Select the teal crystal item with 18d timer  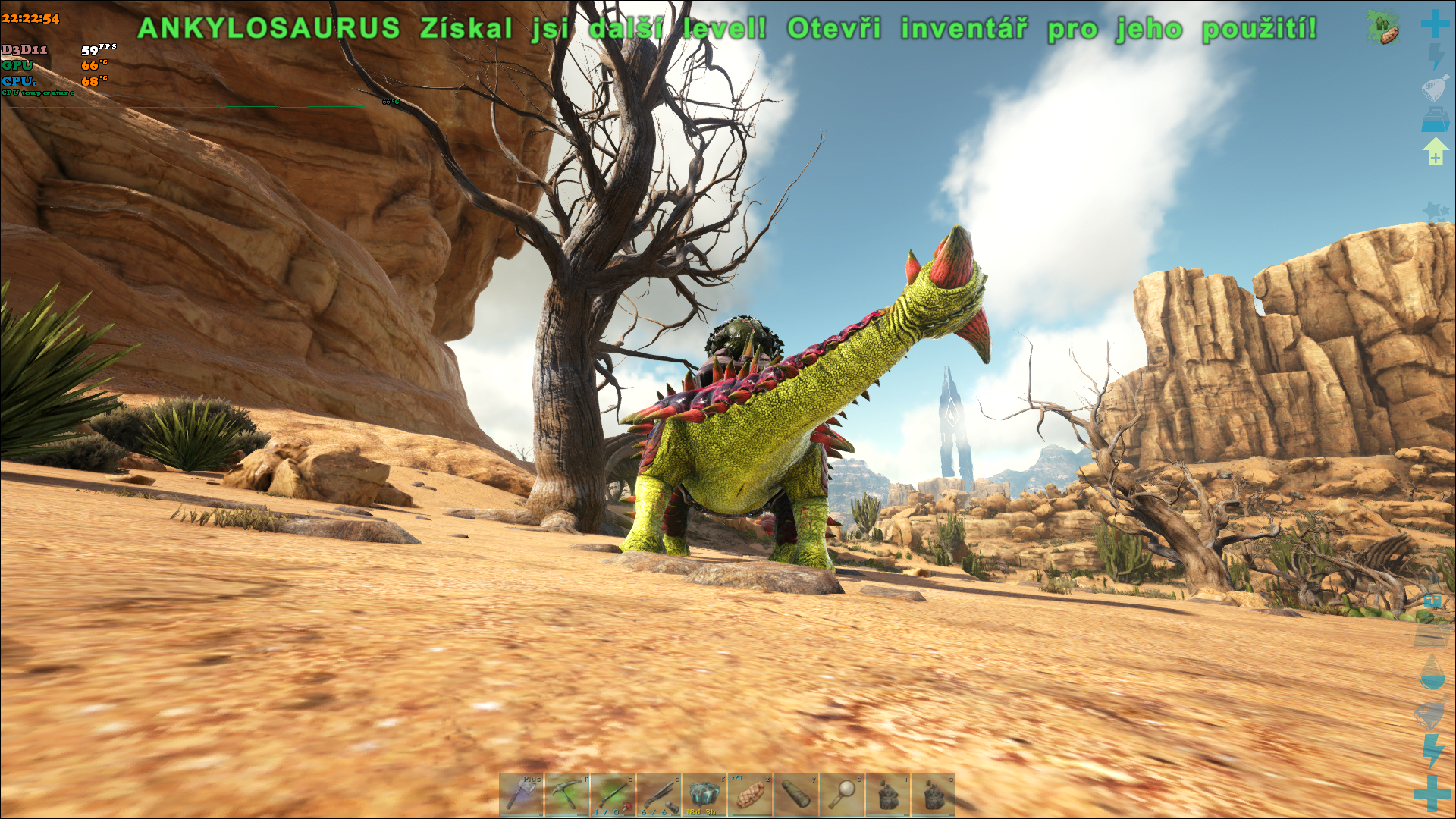[704, 794]
